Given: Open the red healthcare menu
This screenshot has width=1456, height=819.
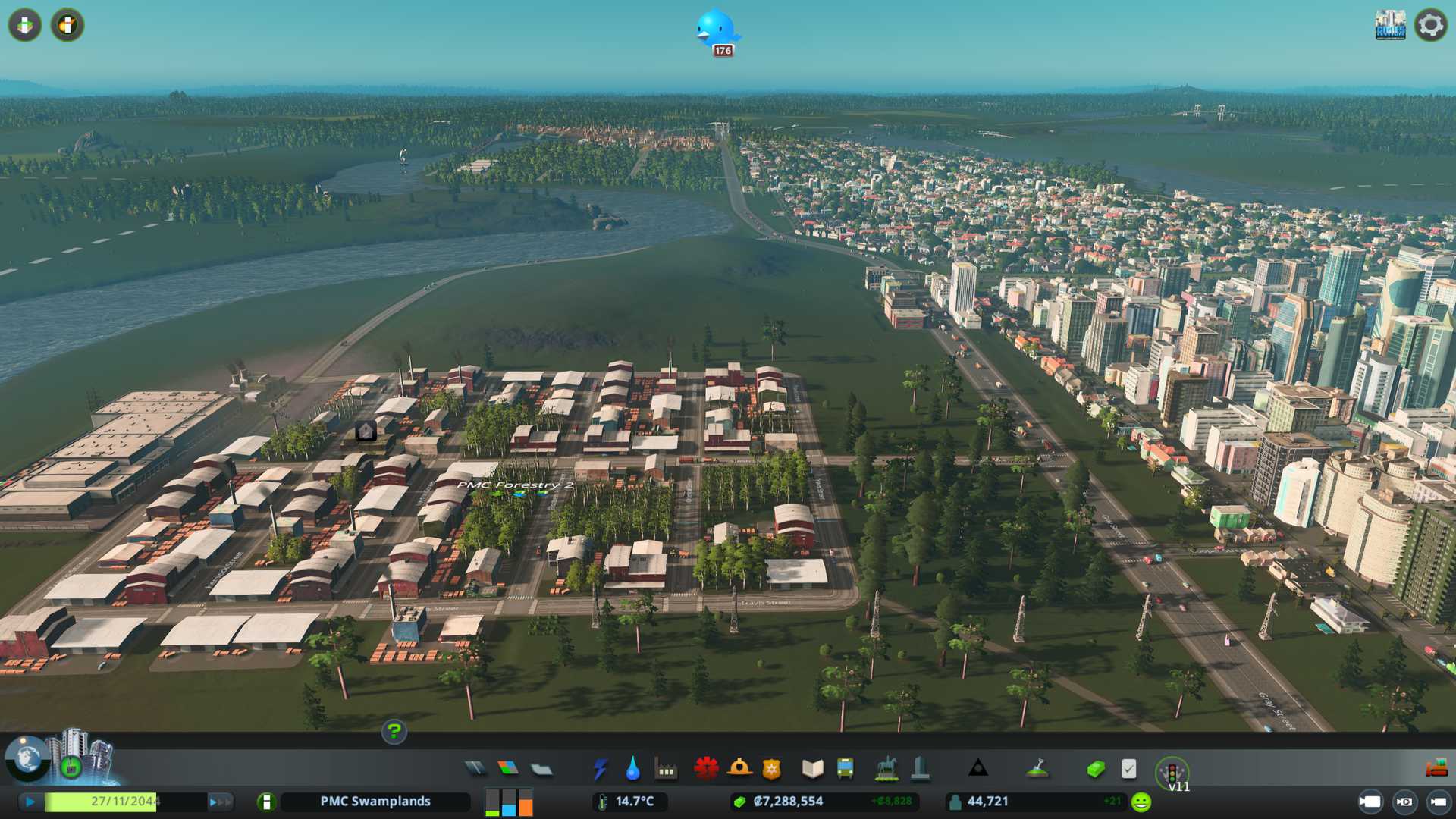Looking at the screenshot, I should (x=706, y=769).
